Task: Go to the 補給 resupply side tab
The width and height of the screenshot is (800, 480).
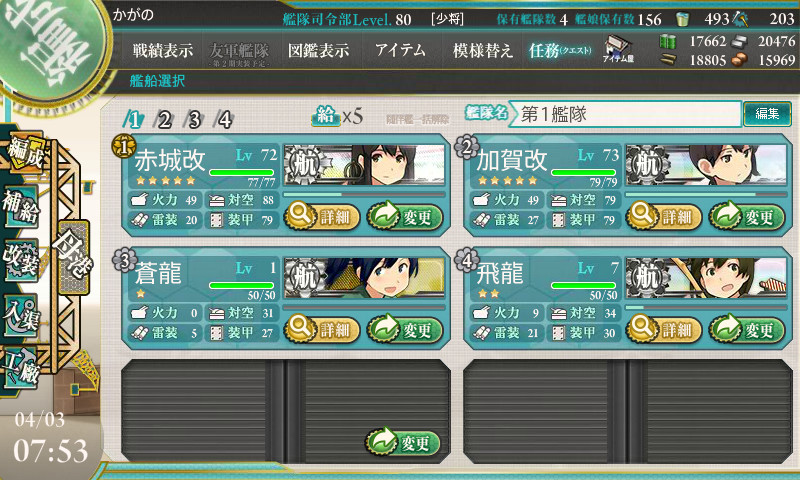Action: (x=22, y=199)
